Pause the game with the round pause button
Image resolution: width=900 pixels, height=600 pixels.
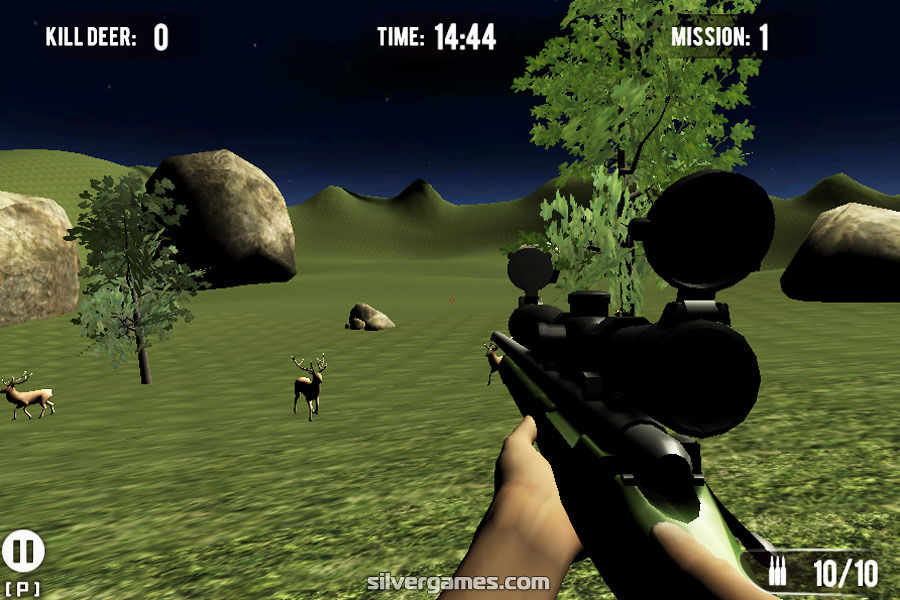click(x=23, y=551)
